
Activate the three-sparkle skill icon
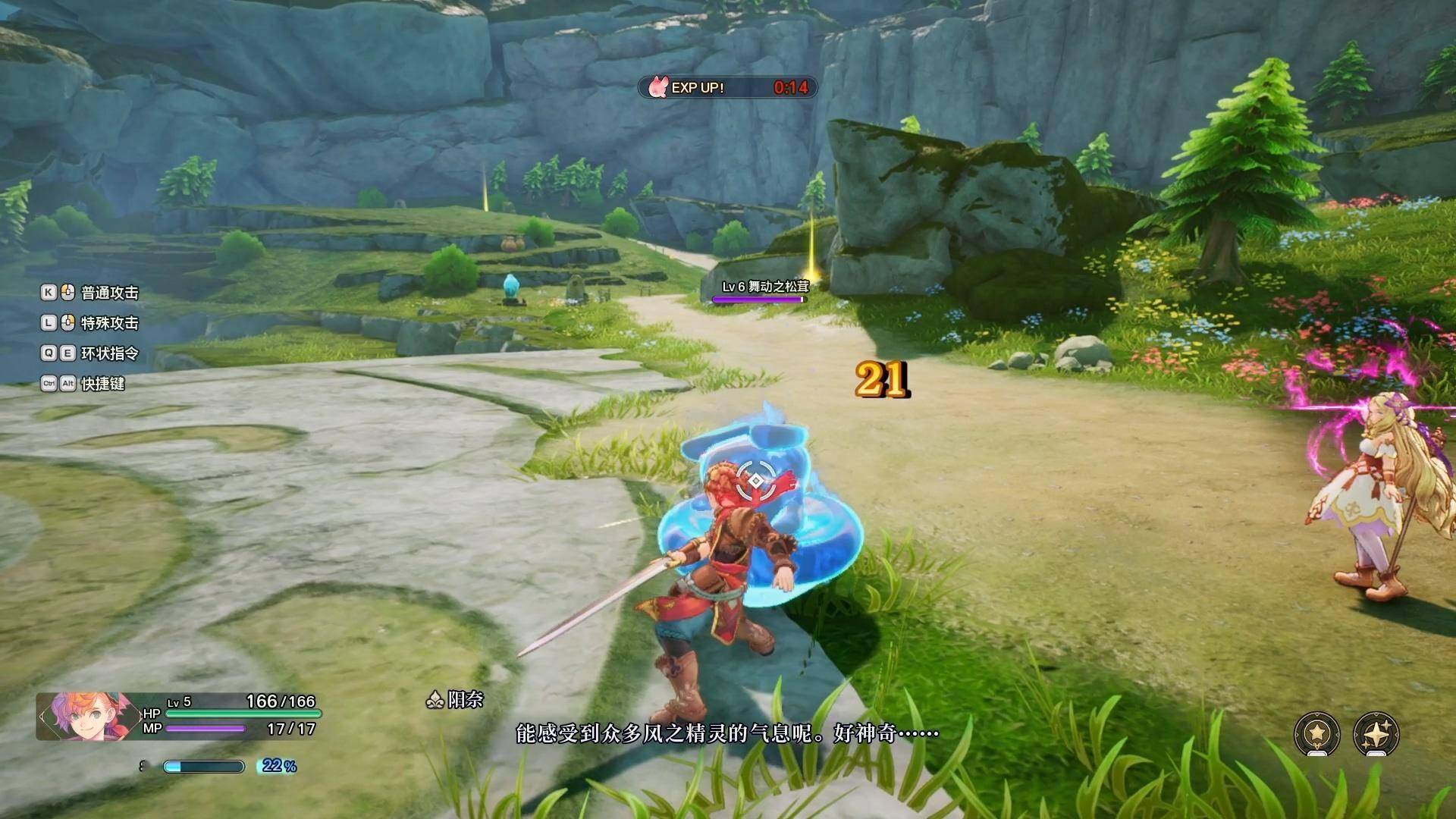(1376, 733)
